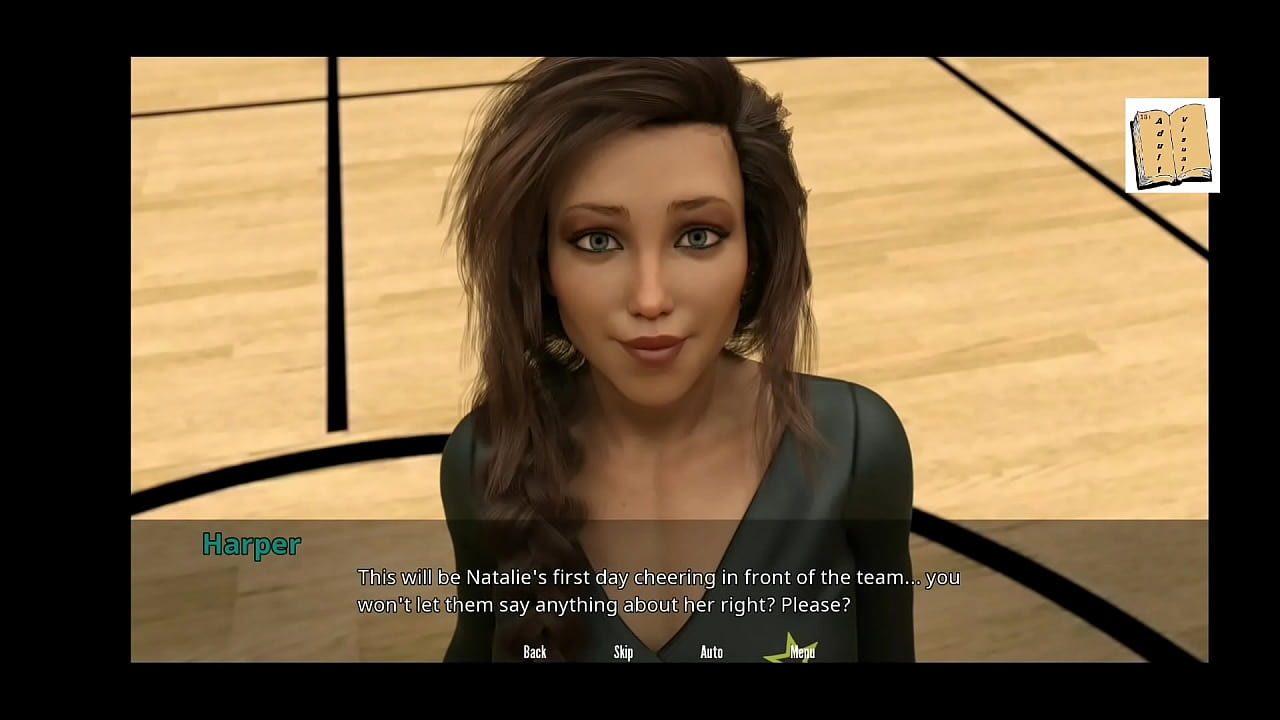Go back with the Back button

535,652
